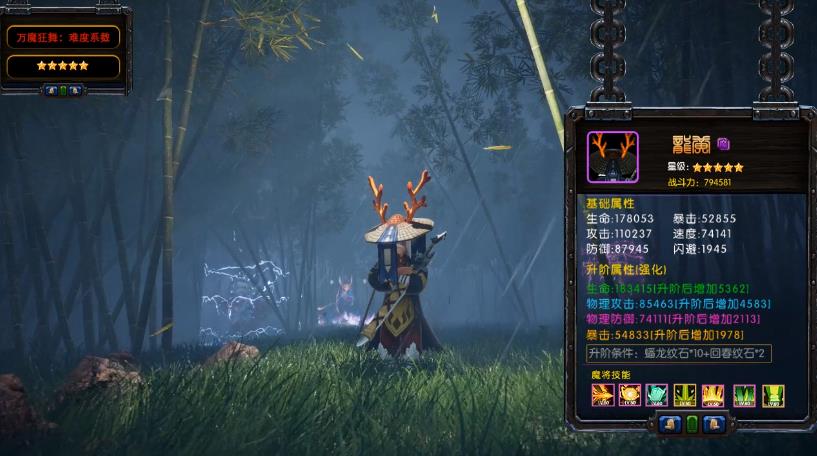Select the green-and-black fangs skill icon
The width and height of the screenshot is (817, 456).
pos(686,395)
